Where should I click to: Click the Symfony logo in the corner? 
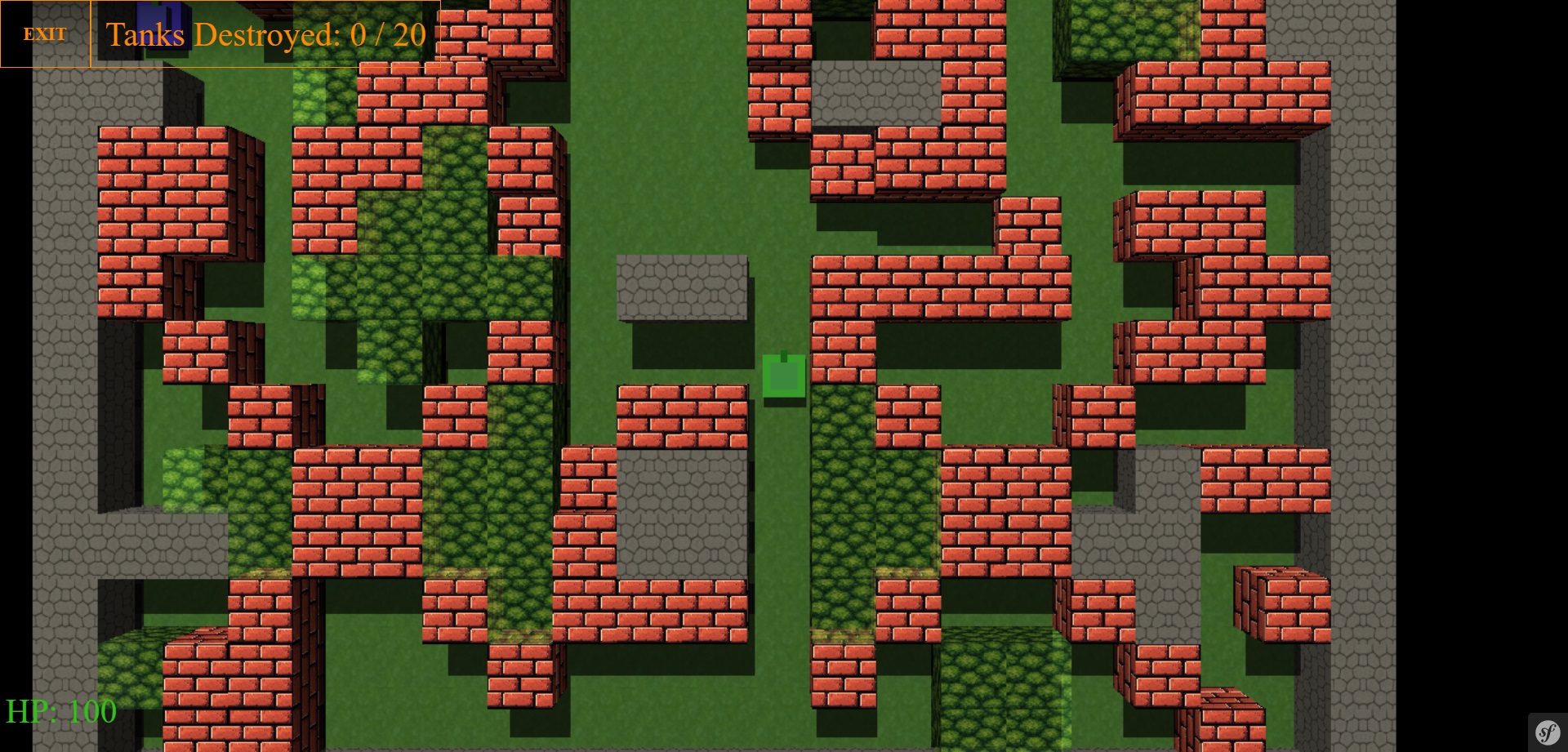point(1548,734)
